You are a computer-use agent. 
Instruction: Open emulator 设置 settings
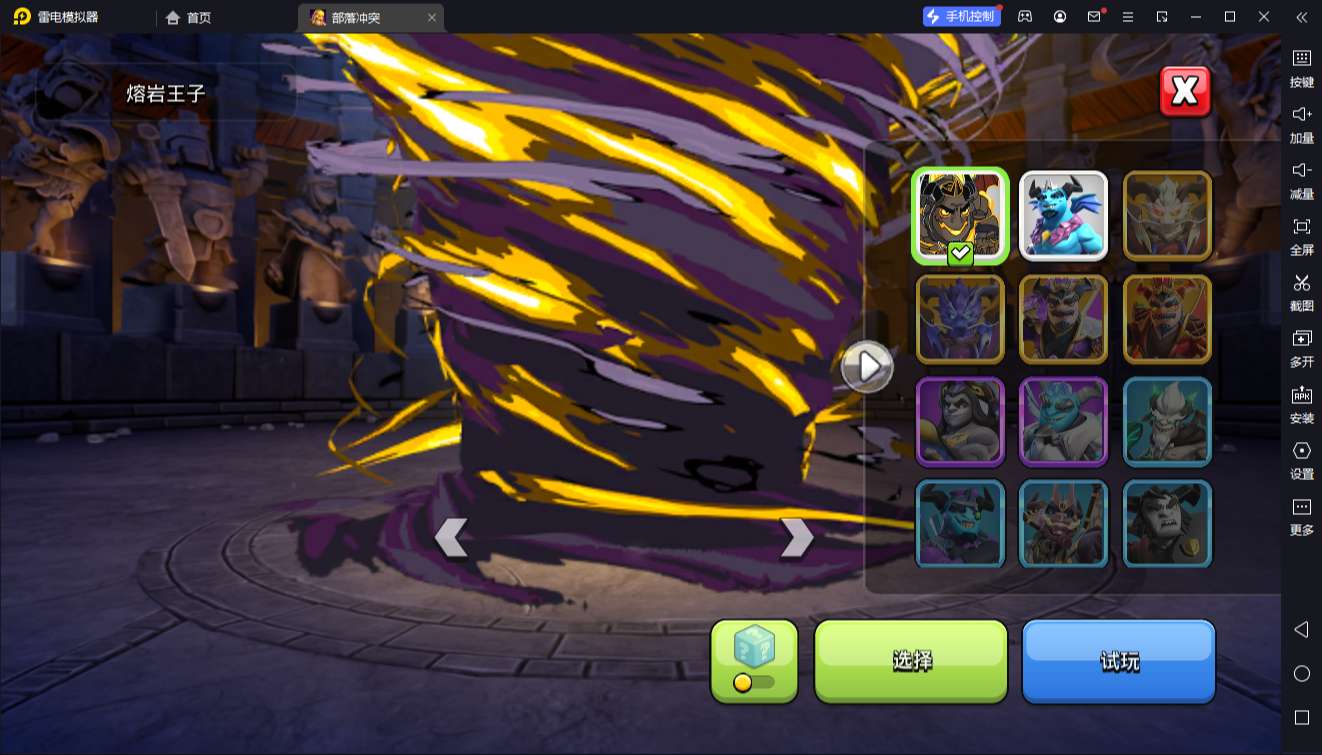coord(1301,459)
